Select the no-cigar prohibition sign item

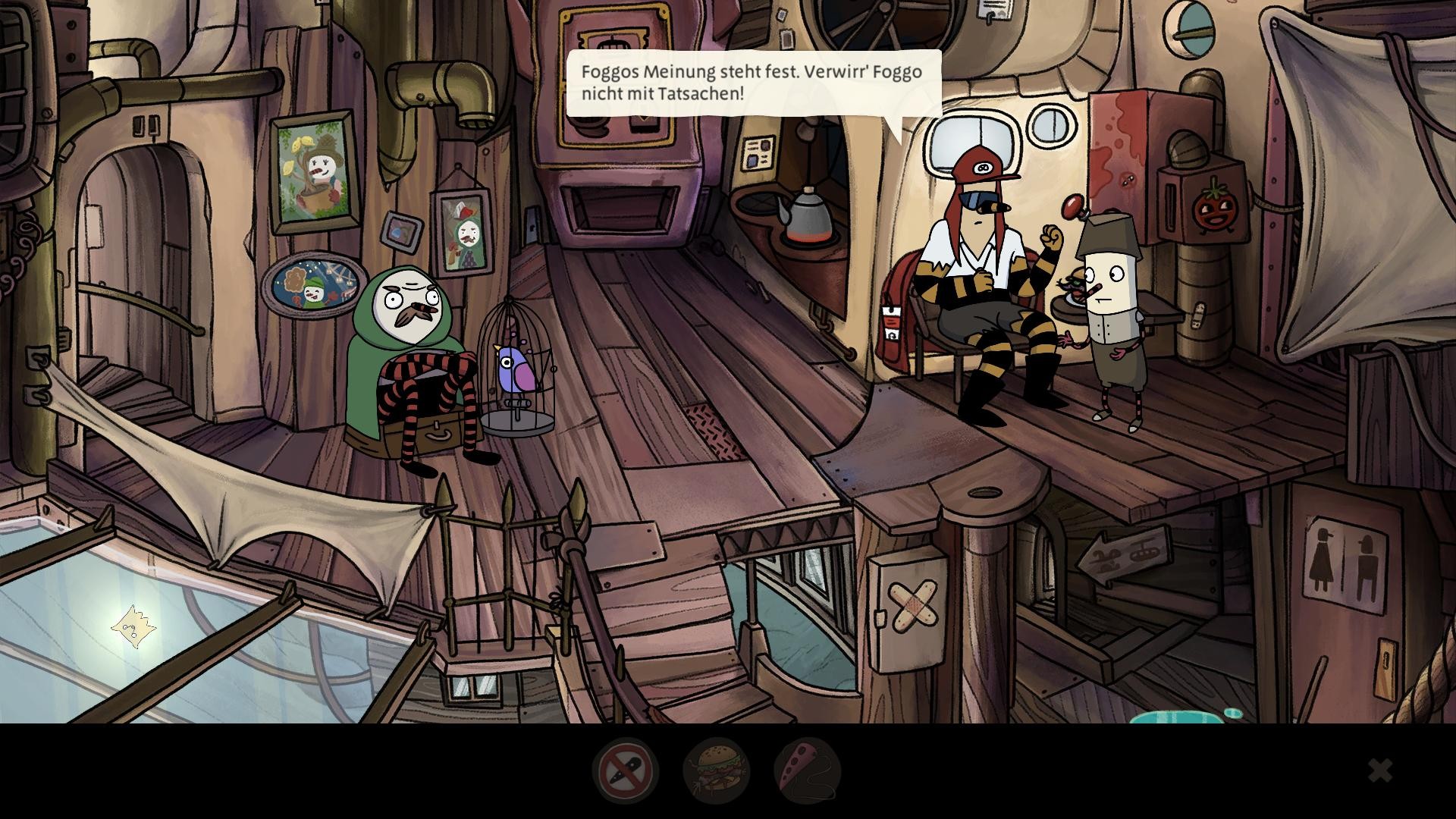pos(626,770)
